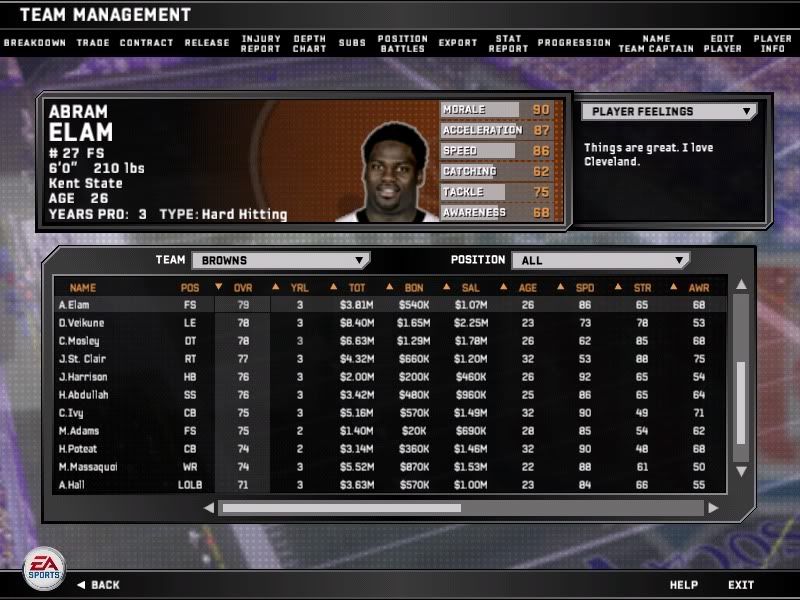
Task: Open the Trade menu option
Action: pos(93,43)
